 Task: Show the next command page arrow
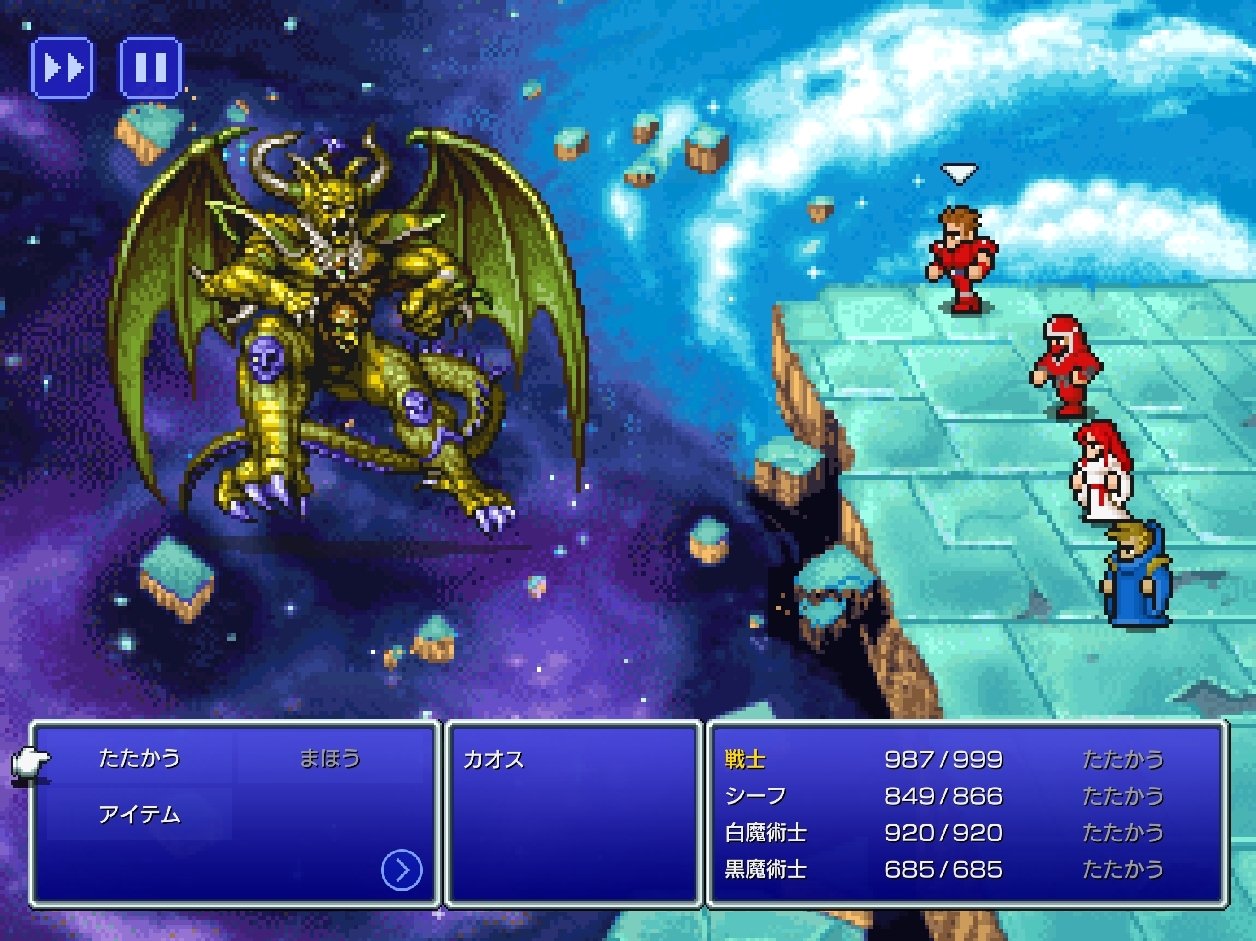pyautogui.click(x=401, y=871)
